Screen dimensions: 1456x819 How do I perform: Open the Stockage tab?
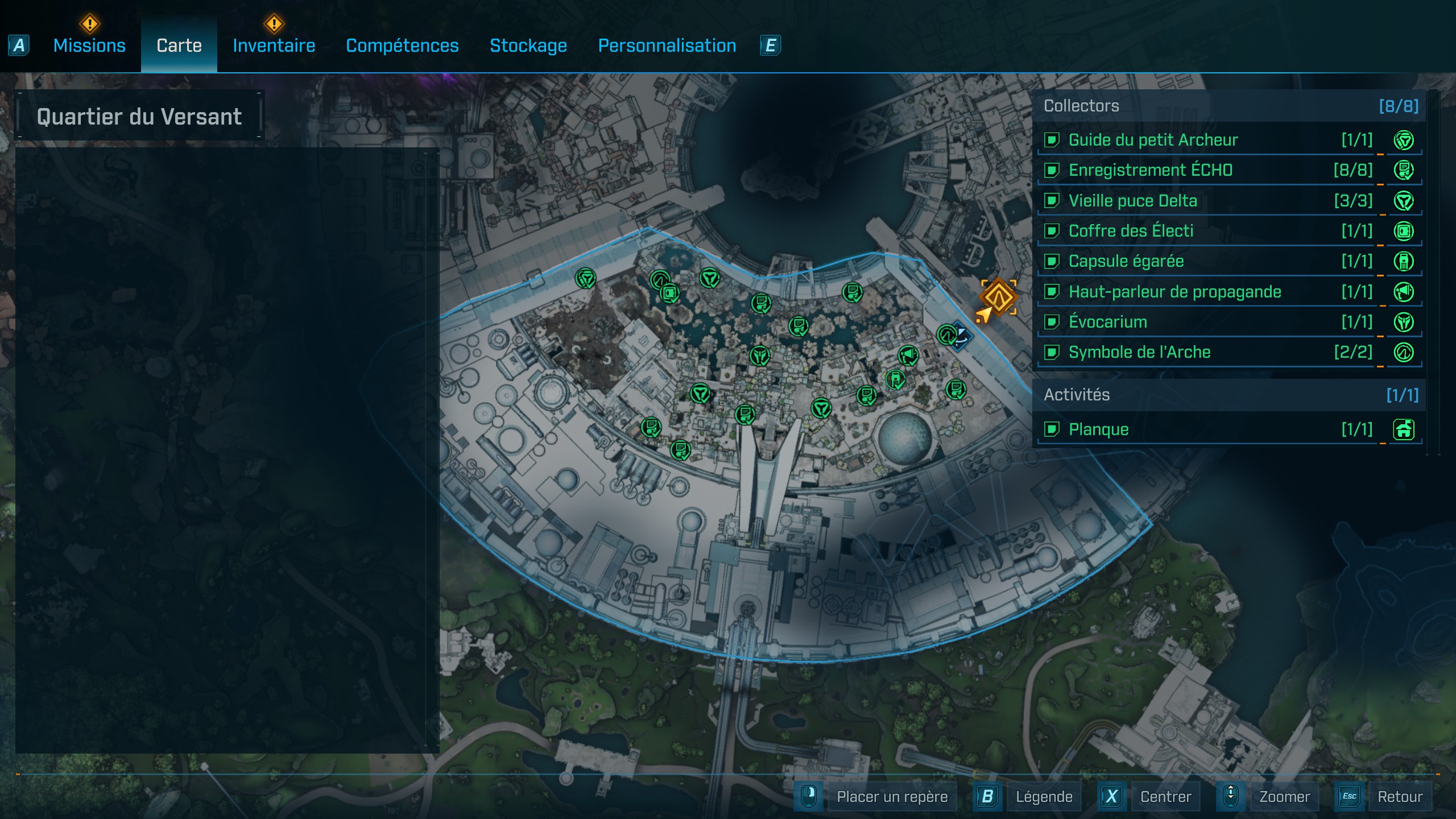pyautogui.click(x=528, y=45)
